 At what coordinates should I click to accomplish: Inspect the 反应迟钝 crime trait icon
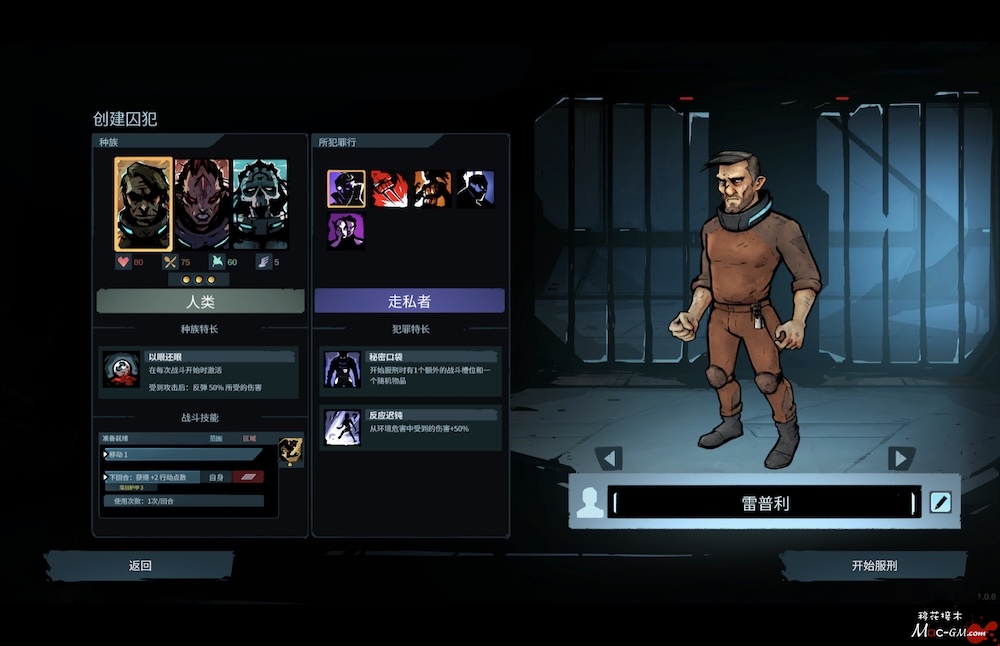[x=342, y=427]
